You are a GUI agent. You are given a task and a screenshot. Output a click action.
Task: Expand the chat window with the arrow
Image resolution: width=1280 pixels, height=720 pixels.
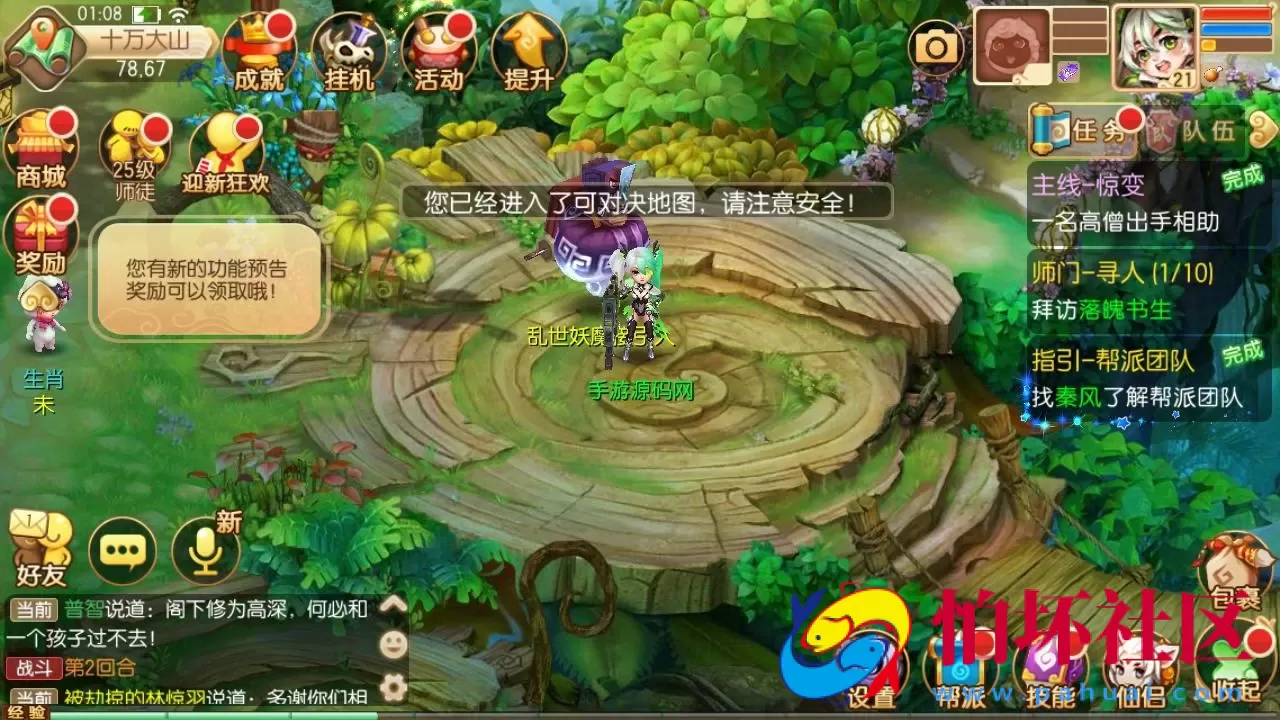point(393,605)
